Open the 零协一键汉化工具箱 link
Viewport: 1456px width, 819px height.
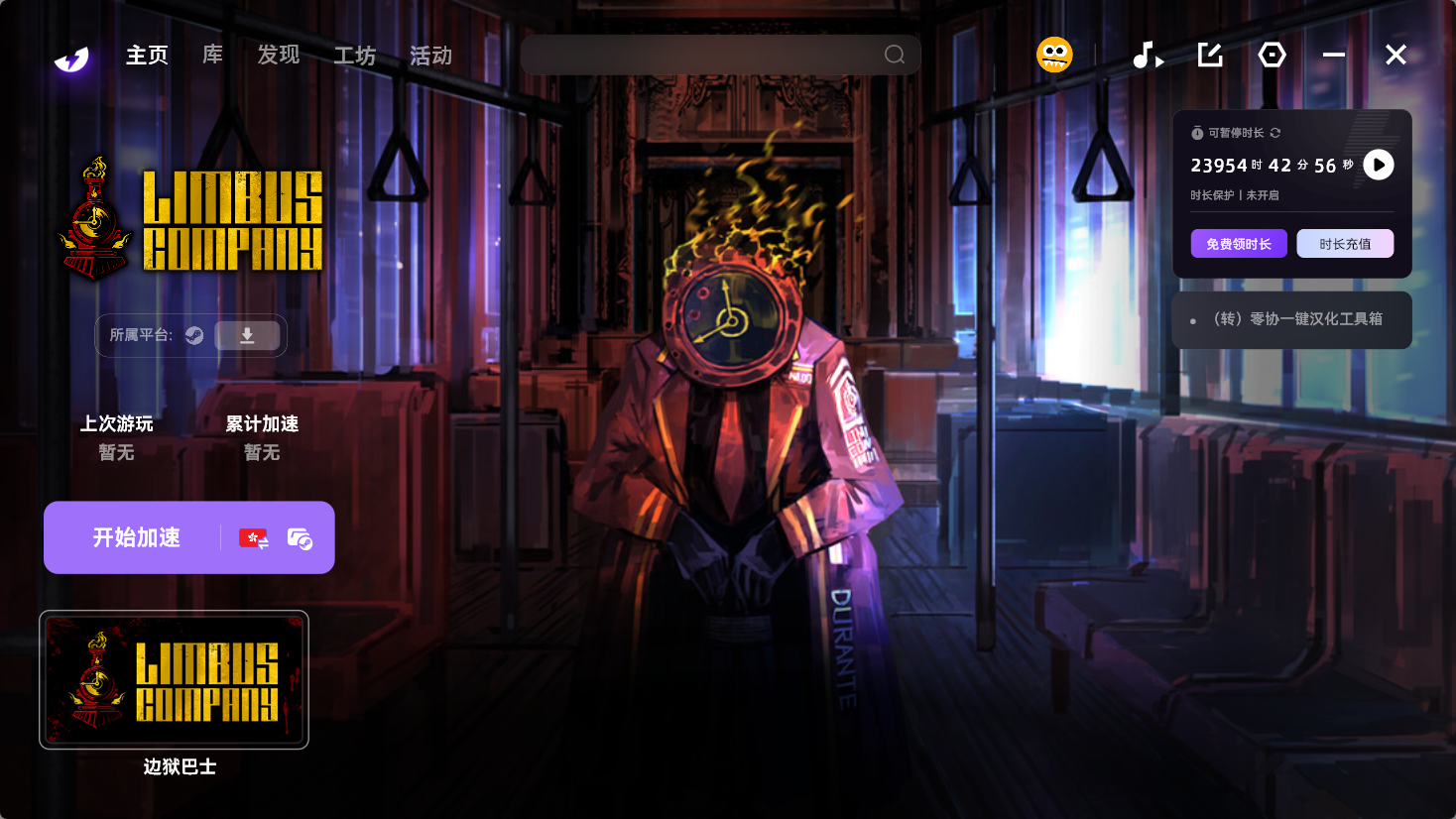pos(1297,319)
